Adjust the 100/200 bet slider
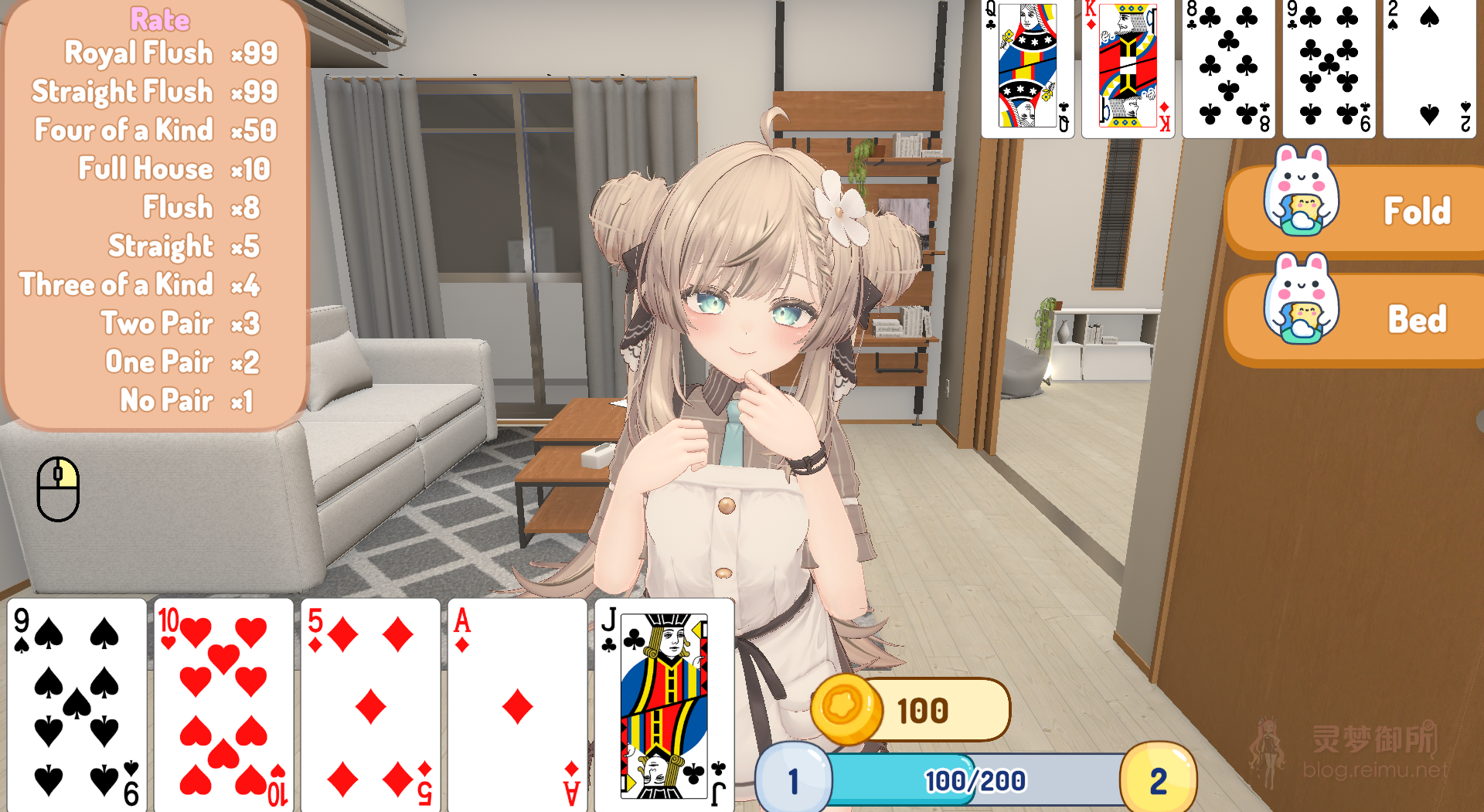Screen dimensions: 1484x812 click(x=974, y=780)
